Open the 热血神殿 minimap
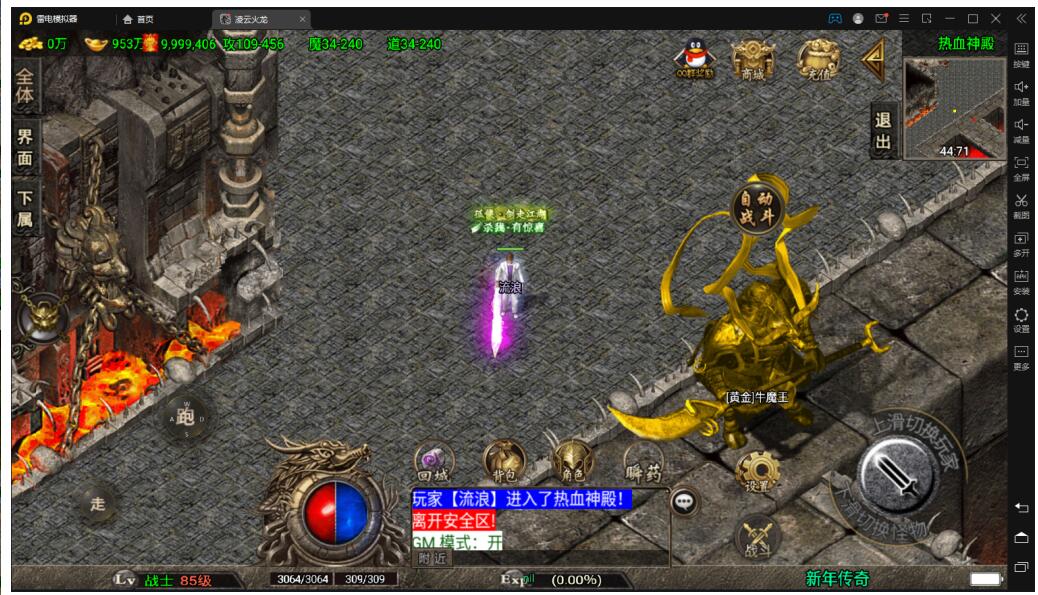This screenshot has width=1038, height=595. coord(954,108)
